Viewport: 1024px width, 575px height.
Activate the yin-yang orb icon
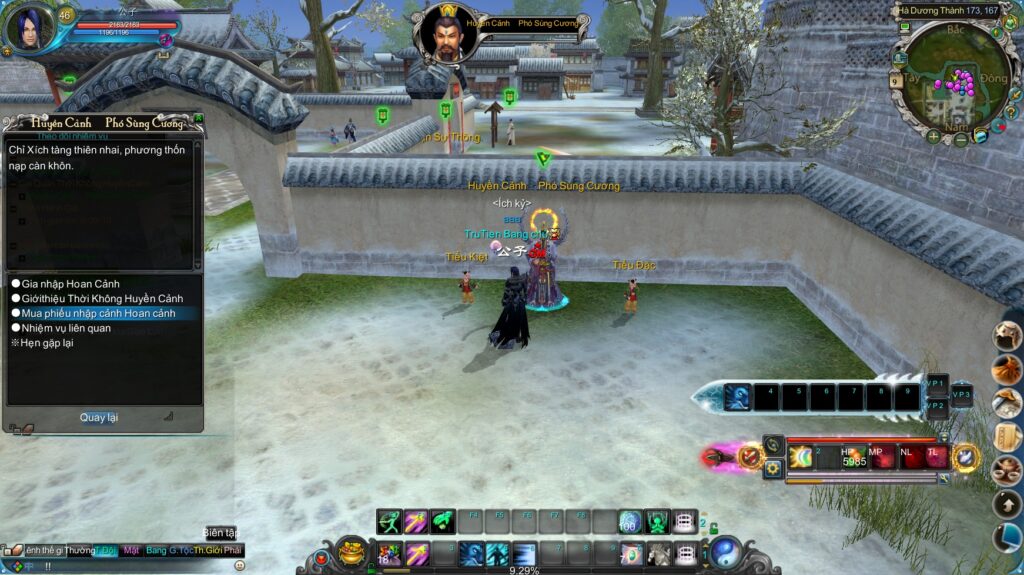[726, 552]
